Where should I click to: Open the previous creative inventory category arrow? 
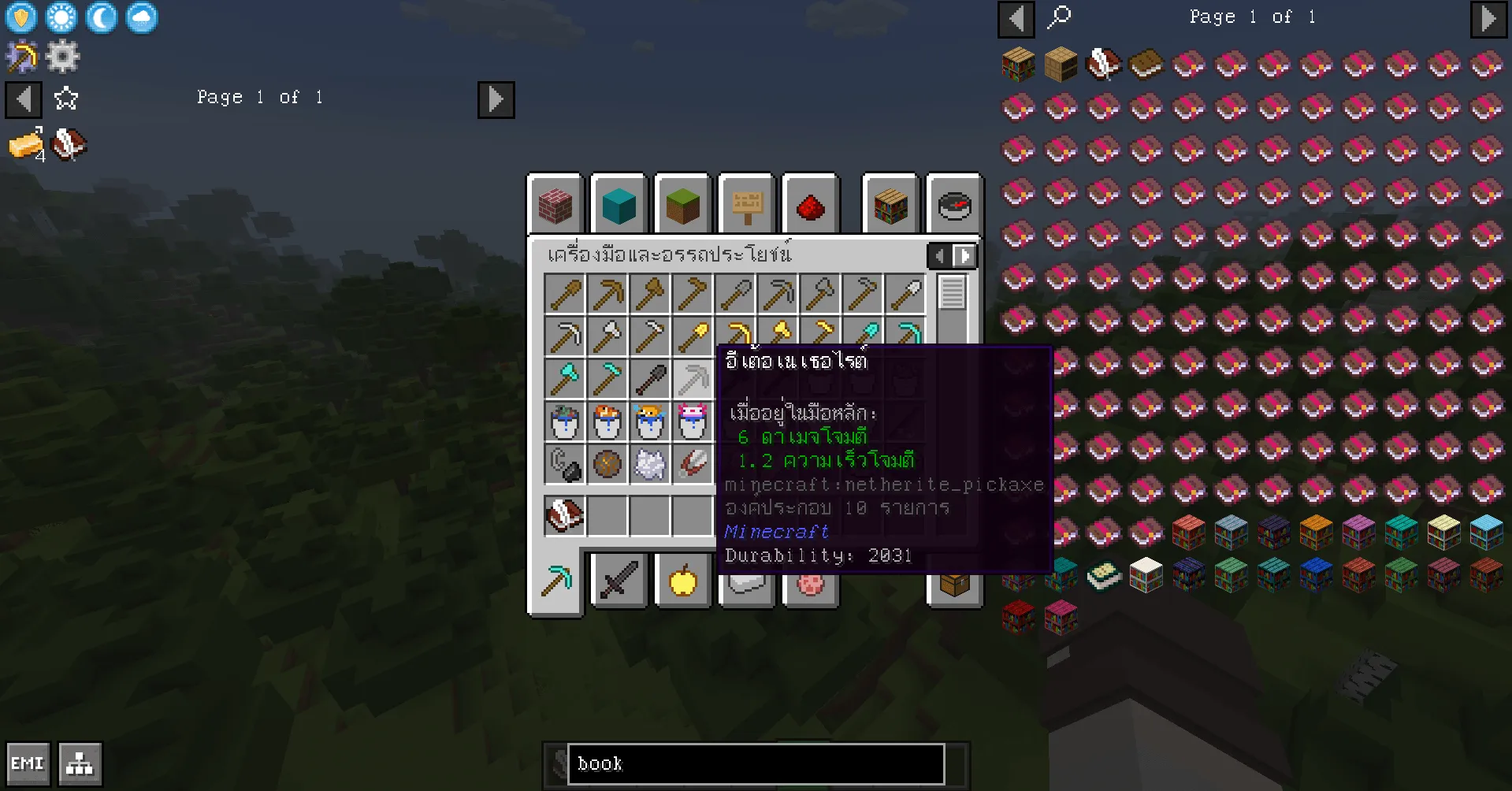tap(939, 255)
